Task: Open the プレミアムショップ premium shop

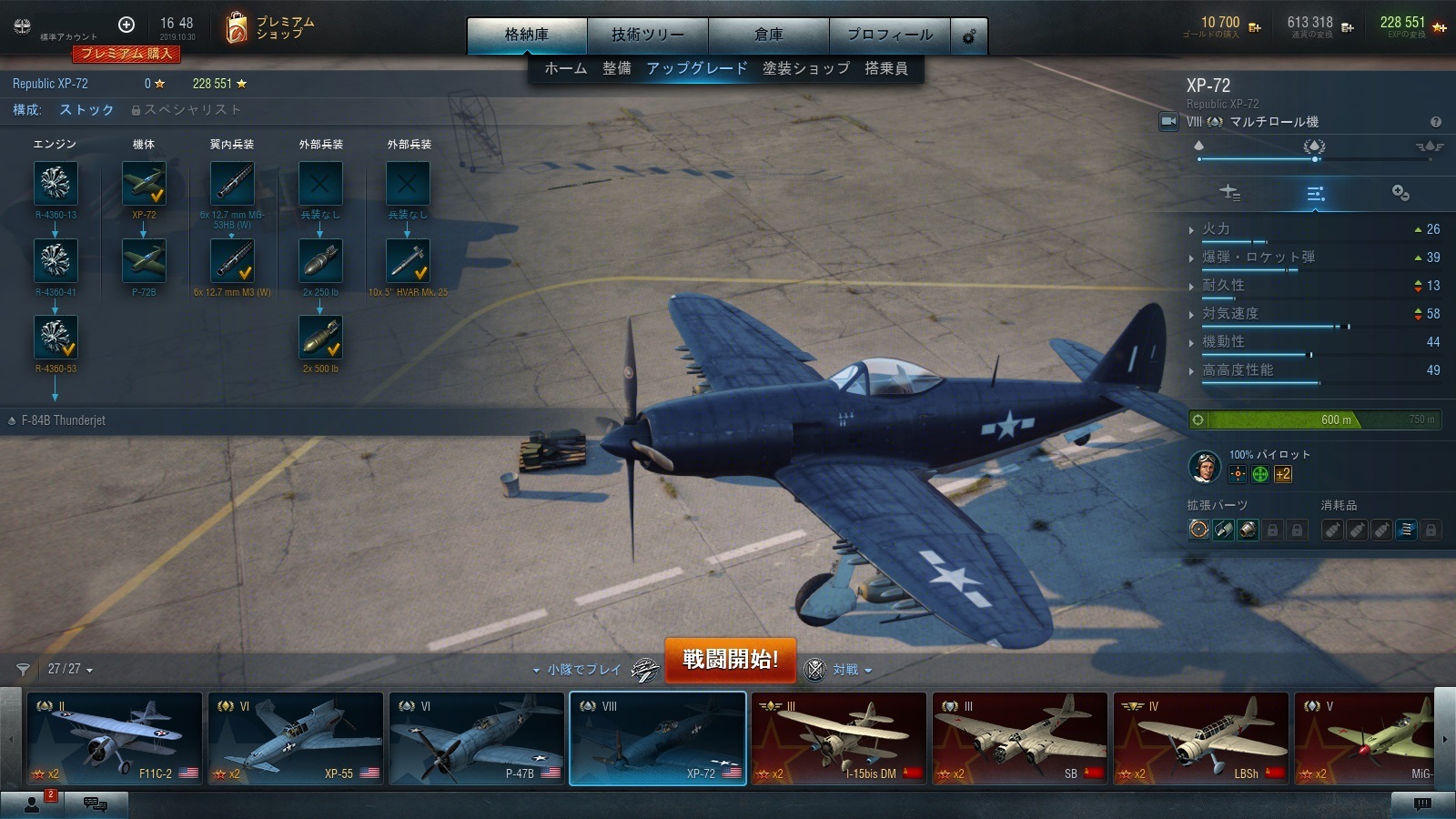Action: pyautogui.click(x=269, y=28)
